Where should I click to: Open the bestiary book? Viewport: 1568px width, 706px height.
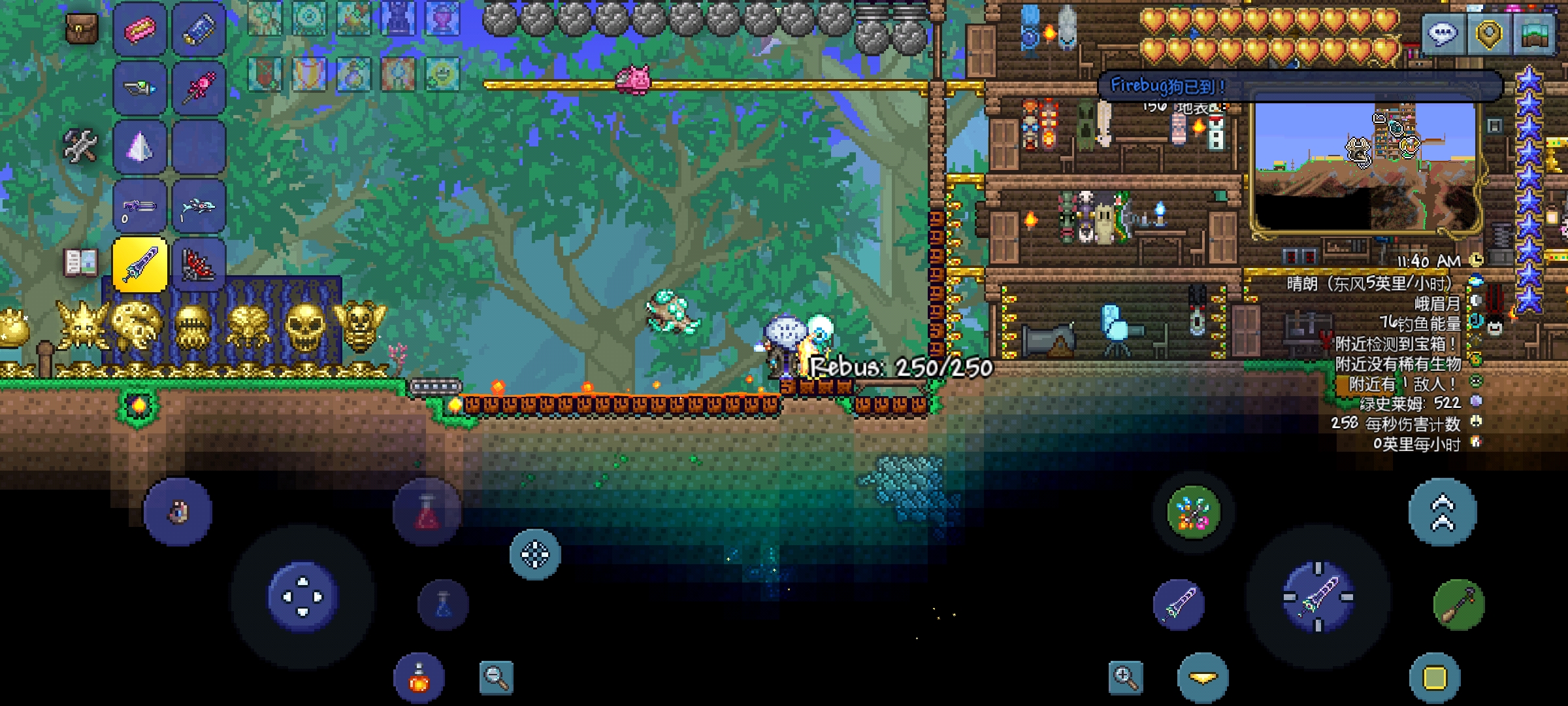pos(81,263)
